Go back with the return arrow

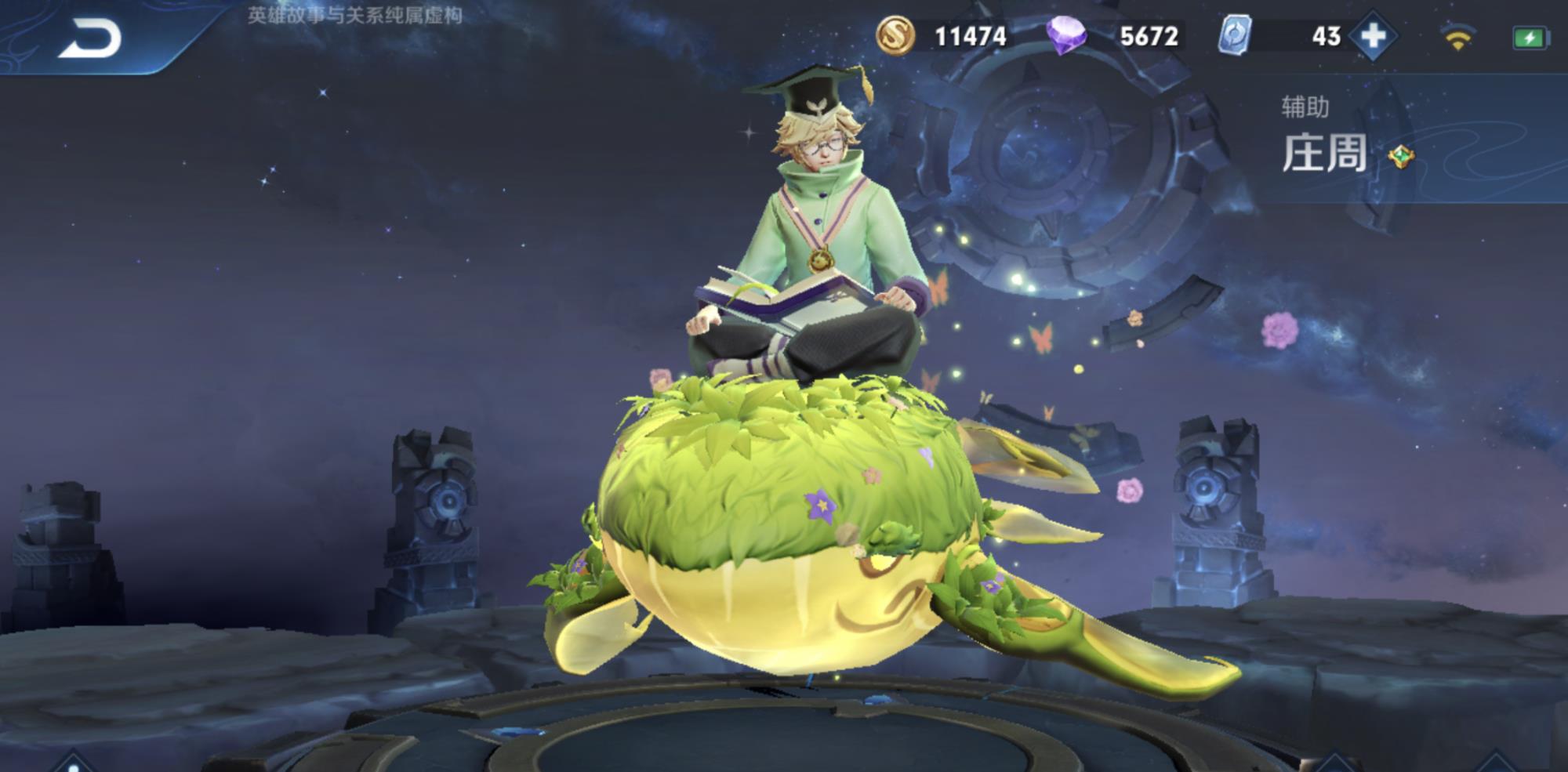91,39
